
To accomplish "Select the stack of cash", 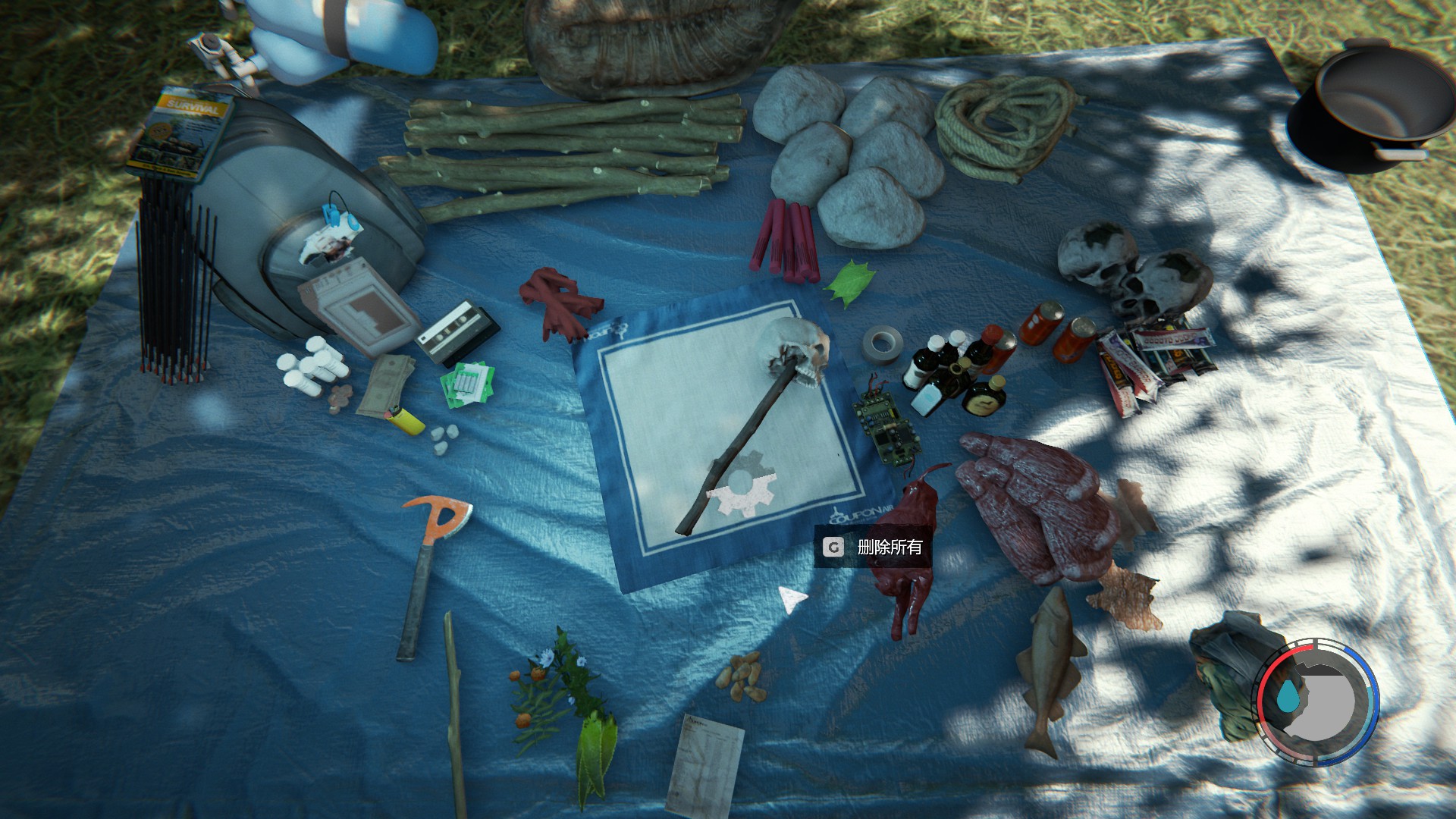I will (x=385, y=383).
